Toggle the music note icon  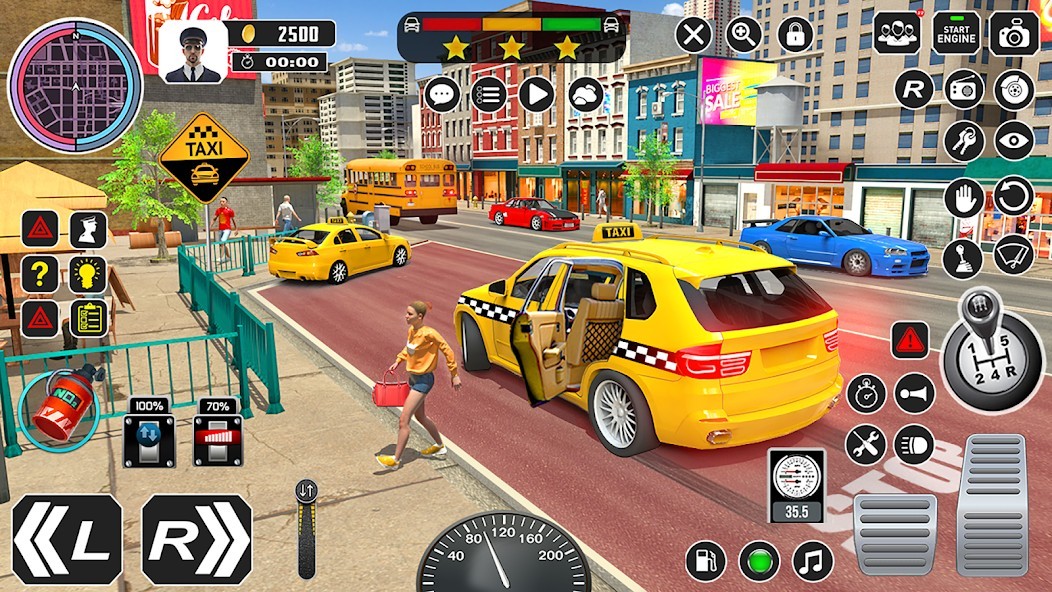(812, 560)
